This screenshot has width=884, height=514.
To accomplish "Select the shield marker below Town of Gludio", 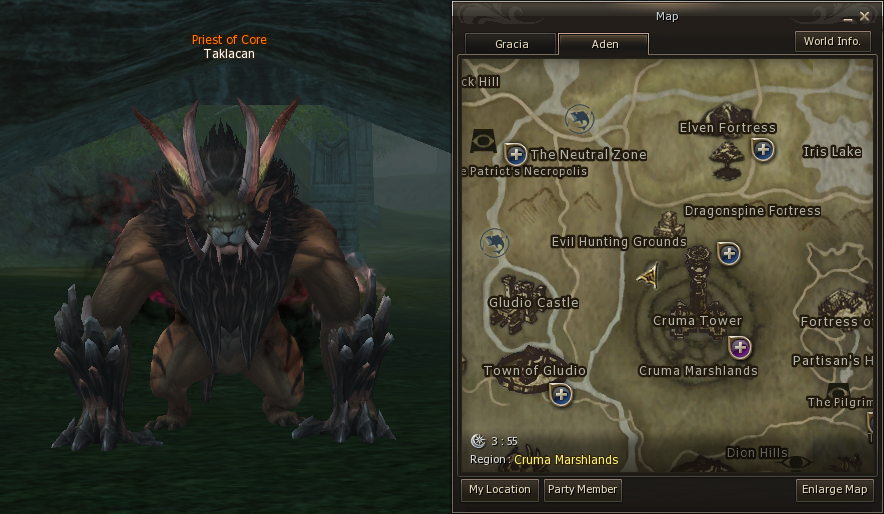I will (x=561, y=394).
